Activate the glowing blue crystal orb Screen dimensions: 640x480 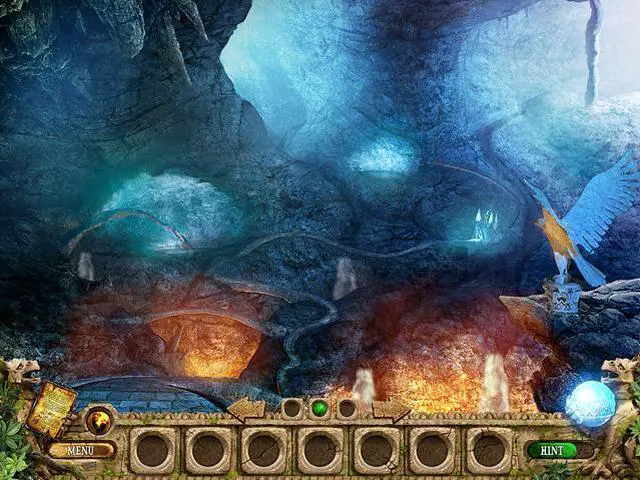pyautogui.click(x=590, y=403)
